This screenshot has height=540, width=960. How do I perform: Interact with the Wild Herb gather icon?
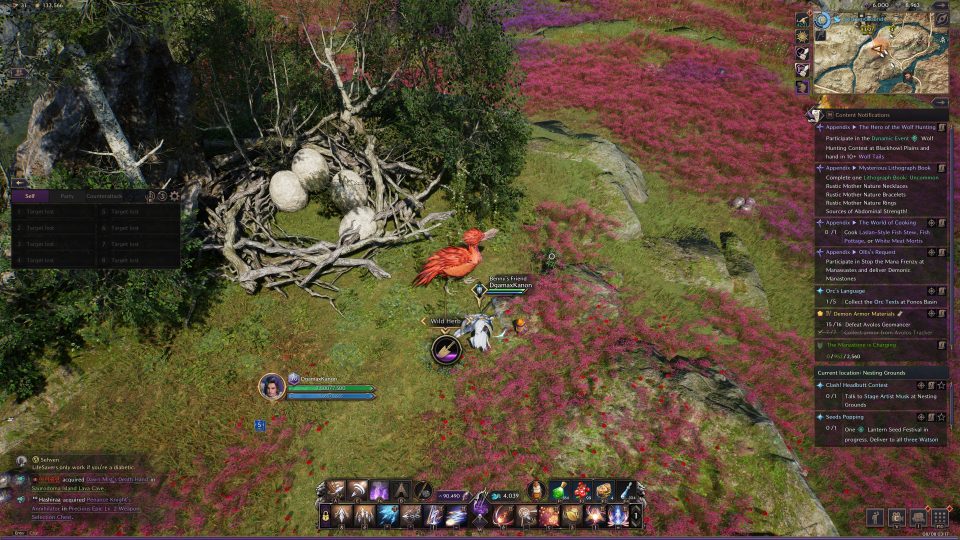point(446,349)
